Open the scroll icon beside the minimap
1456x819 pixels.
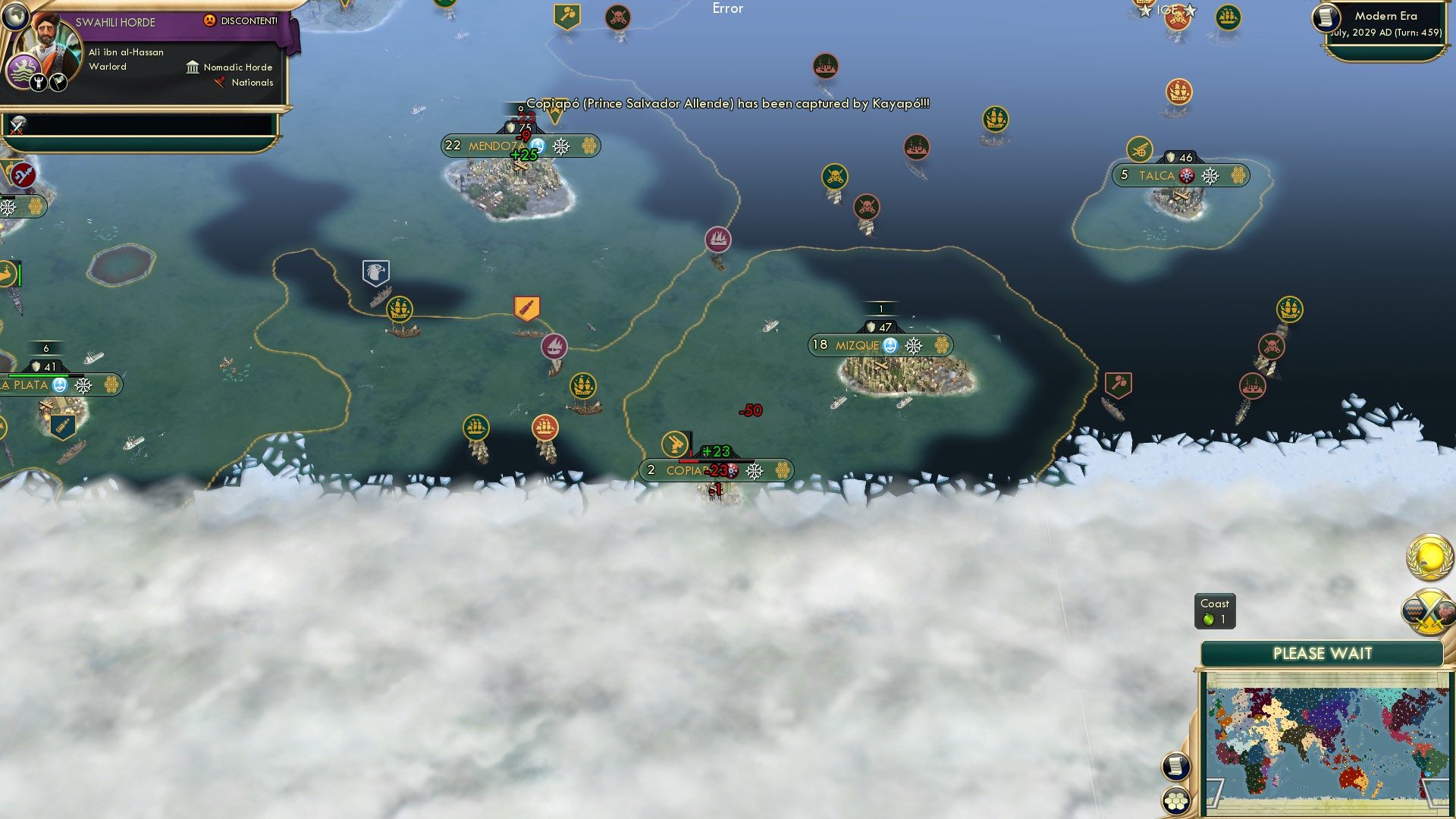1175,767
